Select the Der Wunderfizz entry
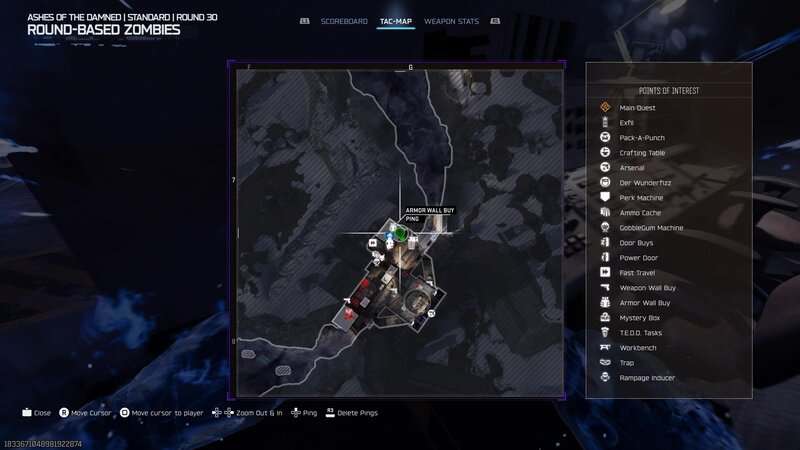Screen dimensions: 800x450 tap(643, 182)
